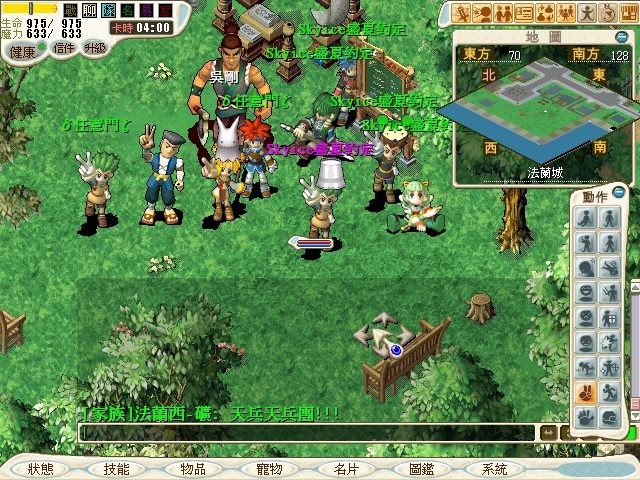
Task: Select the highlighted peace-sign emote
Action: 584,392
